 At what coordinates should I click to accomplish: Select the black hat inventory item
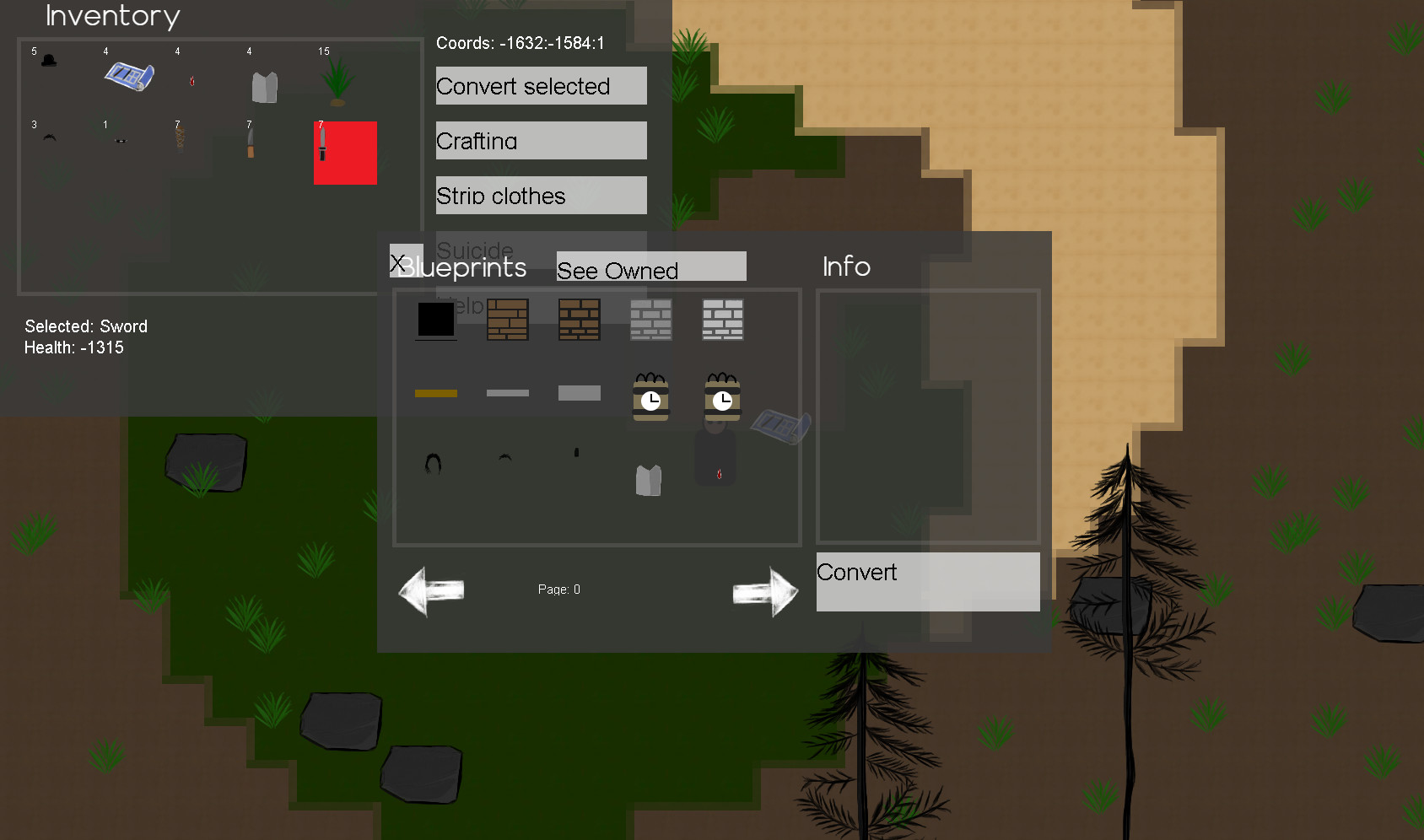pyautogui.click(x=49, y=61)
